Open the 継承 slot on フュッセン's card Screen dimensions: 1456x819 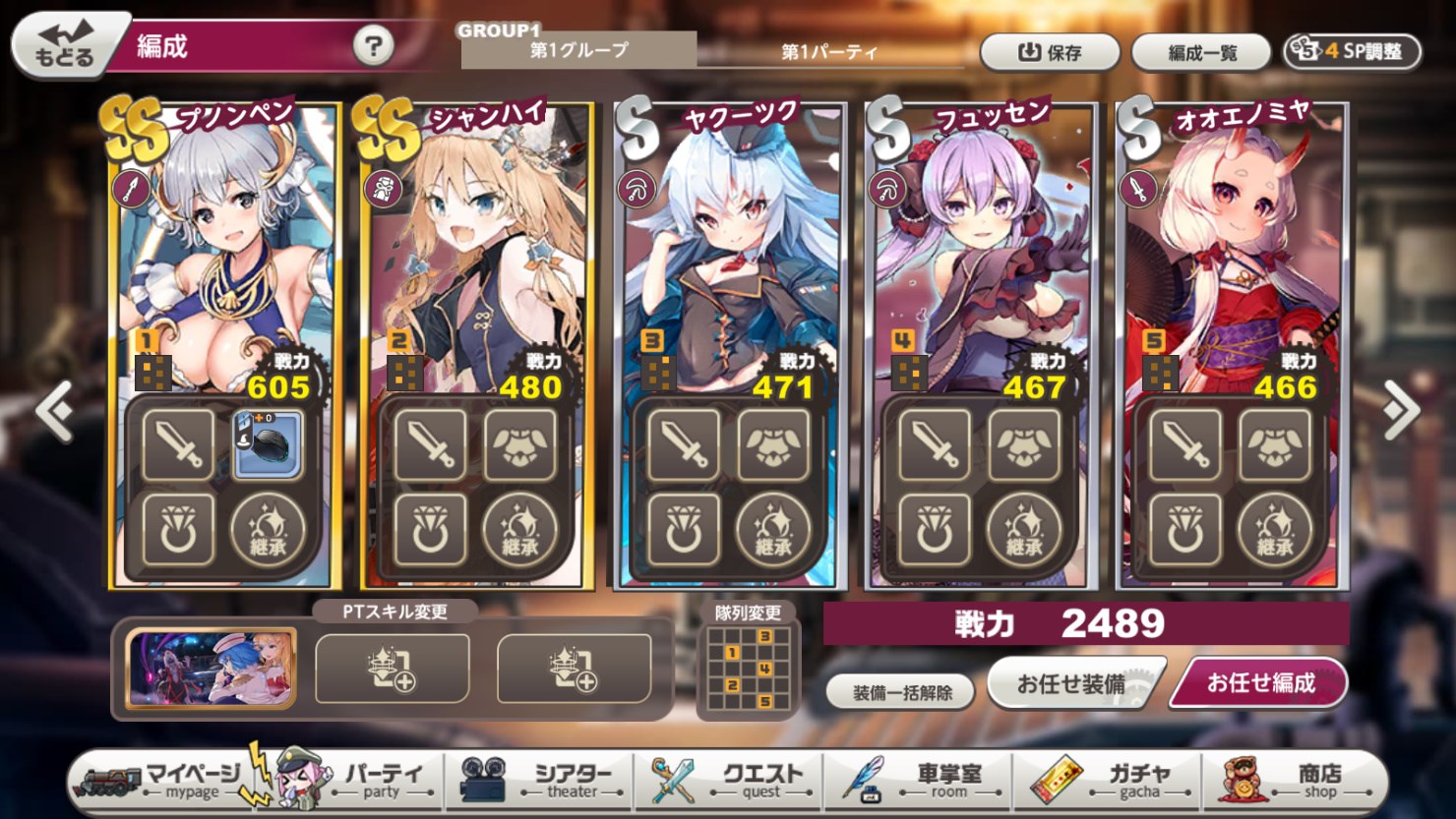(x=1024, y=528)
